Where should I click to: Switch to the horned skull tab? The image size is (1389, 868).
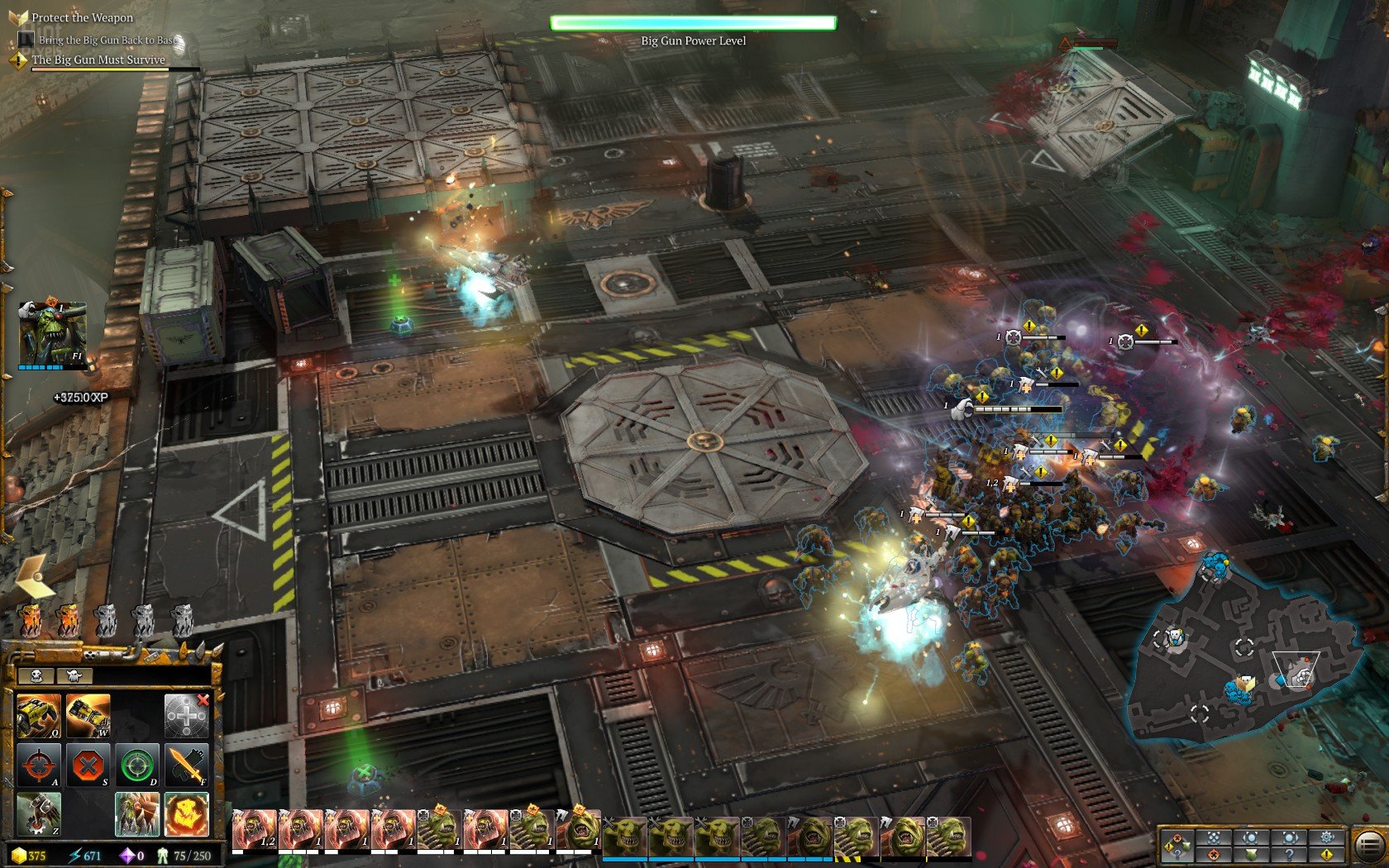tap(74, 675)
